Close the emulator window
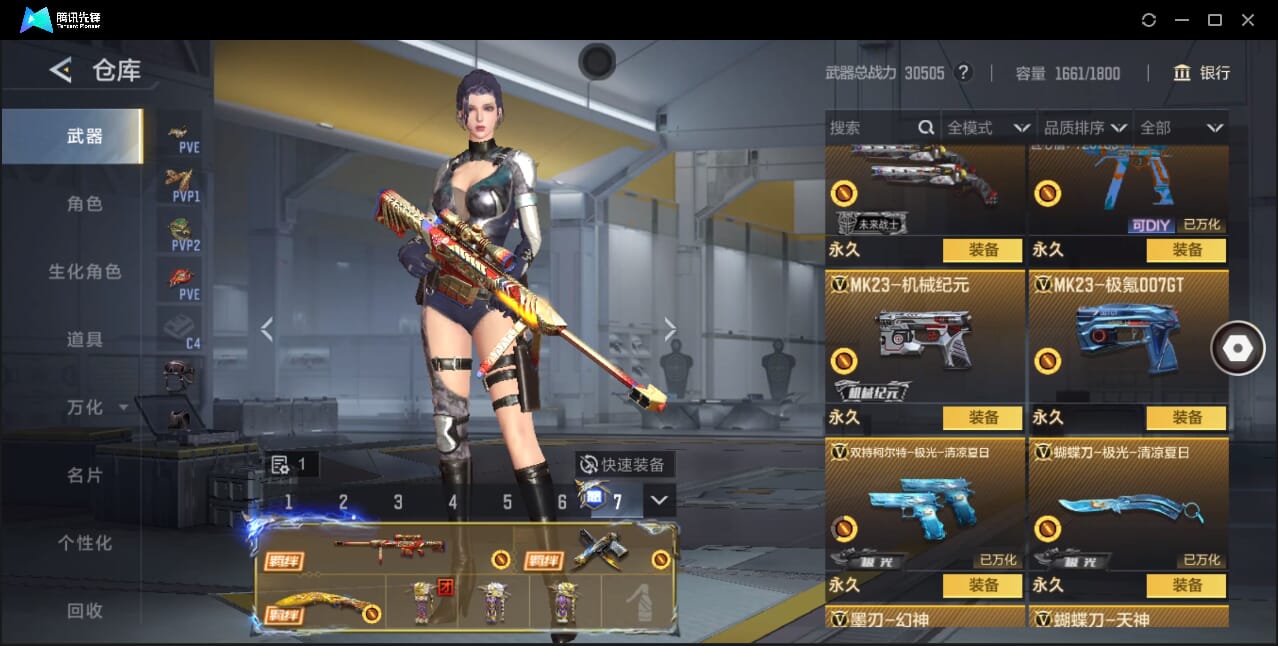 (x=1248, y=20)
